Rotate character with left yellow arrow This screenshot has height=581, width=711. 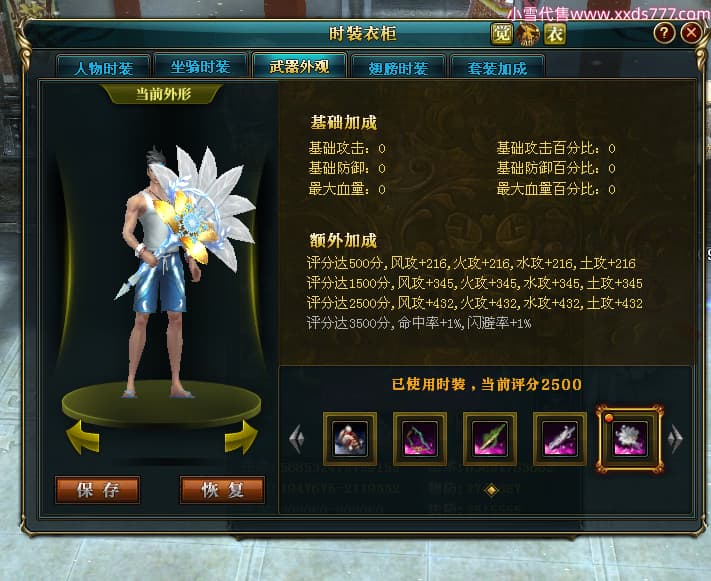click(83, 436)
